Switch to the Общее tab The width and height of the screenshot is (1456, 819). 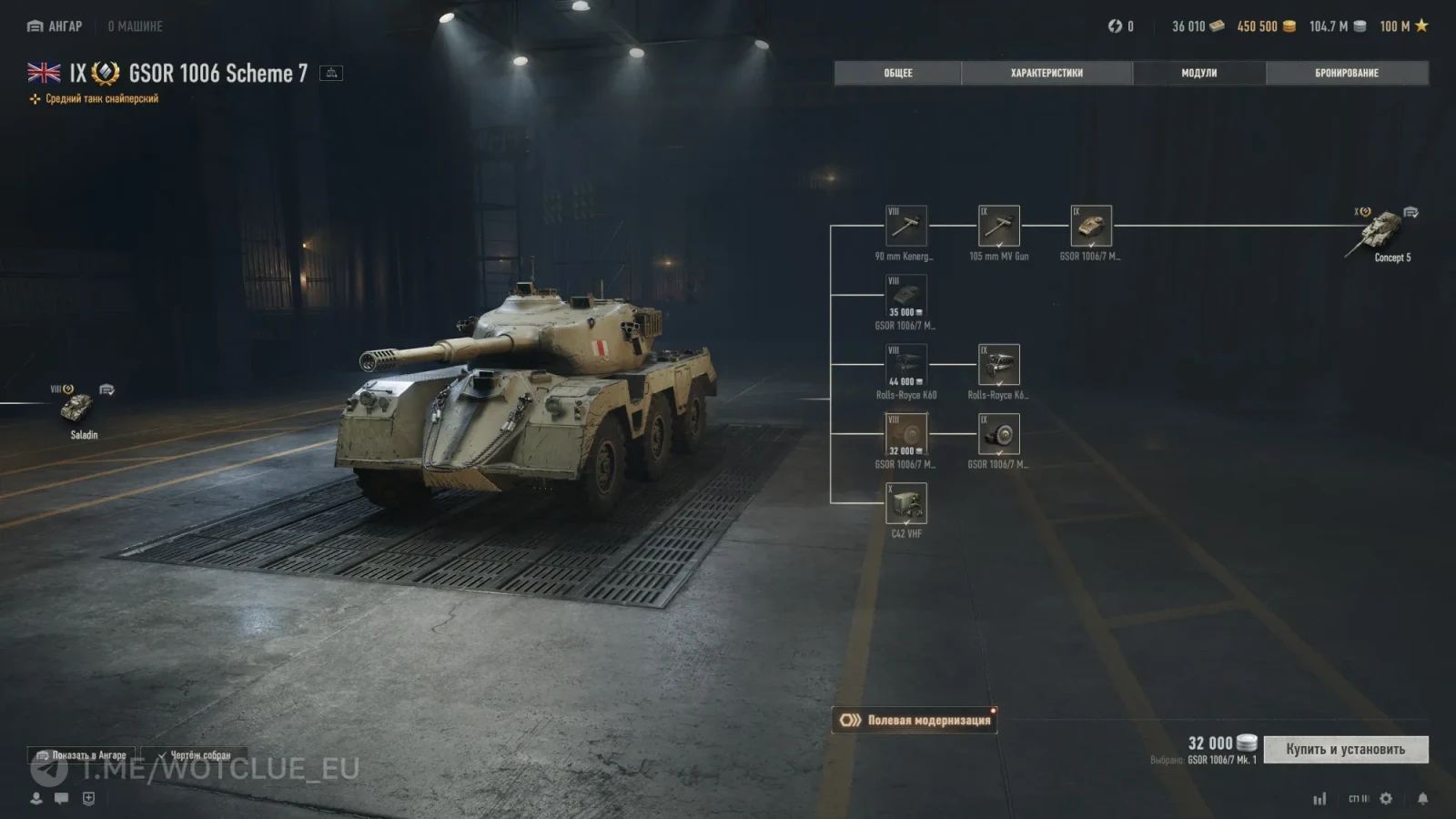click(x=897, y=73)
